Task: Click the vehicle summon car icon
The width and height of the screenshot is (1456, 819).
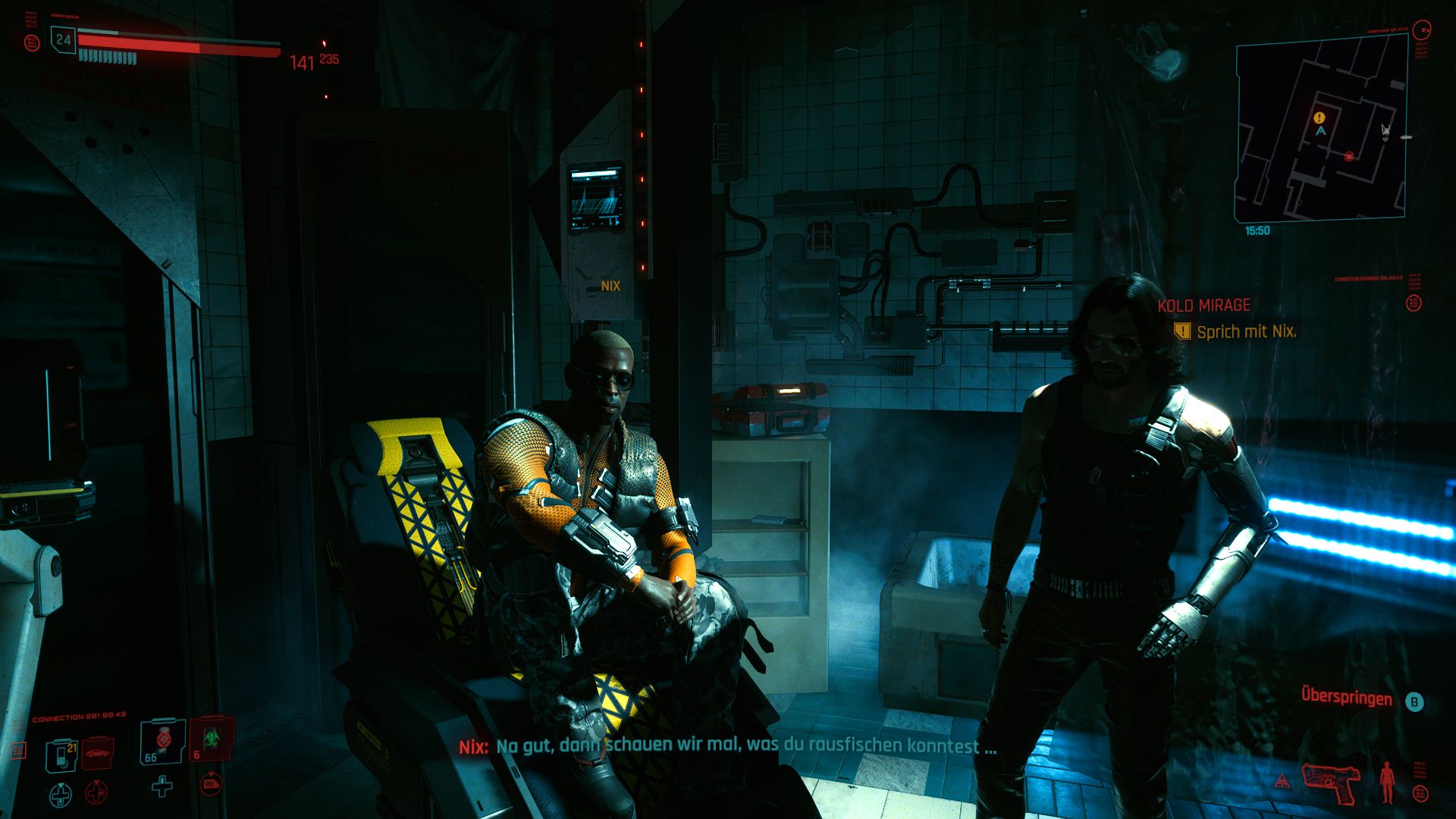Action: point(97,755)
